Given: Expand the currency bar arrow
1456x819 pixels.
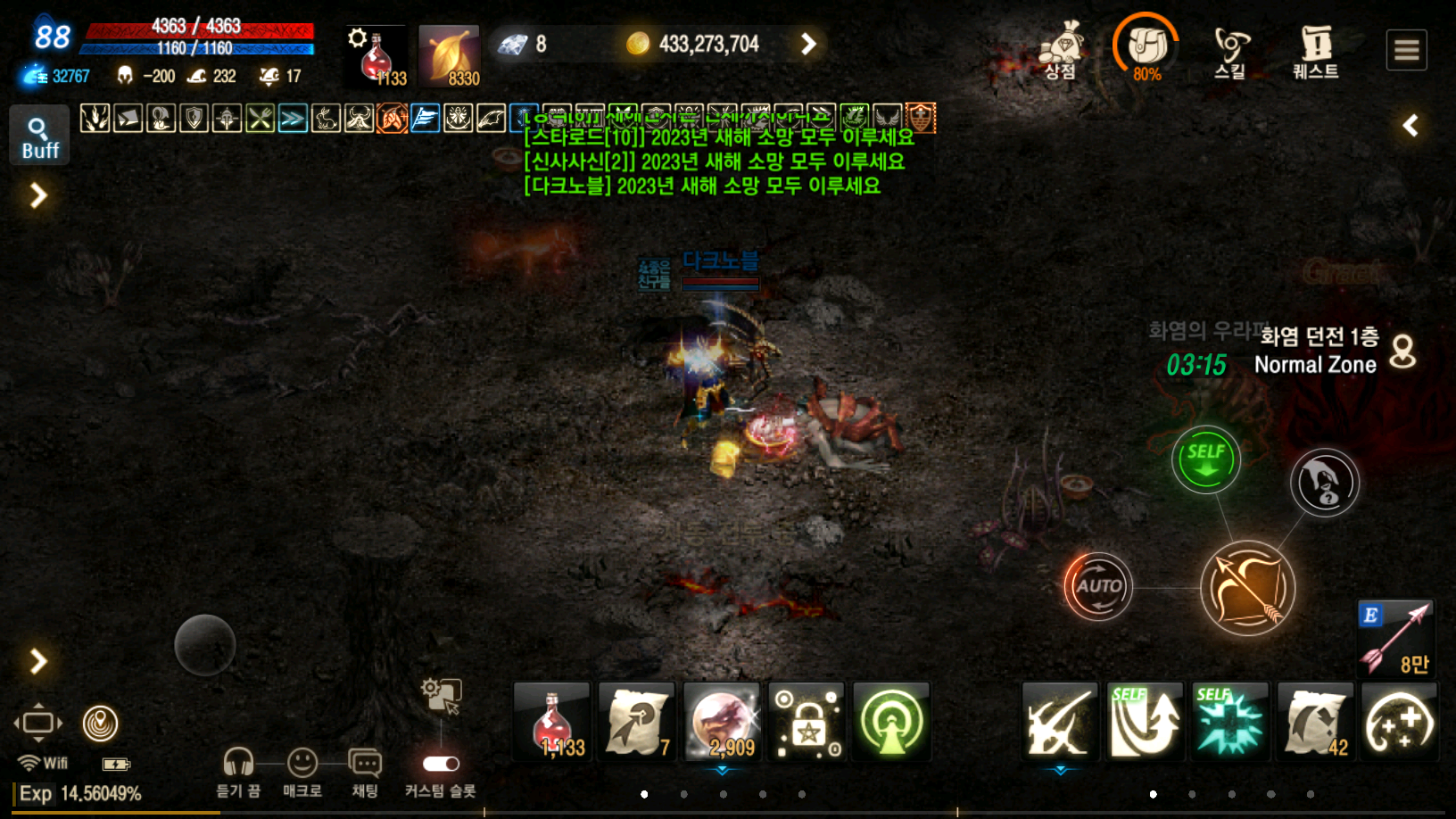Looking at the screenshot, I should (808, 44).
